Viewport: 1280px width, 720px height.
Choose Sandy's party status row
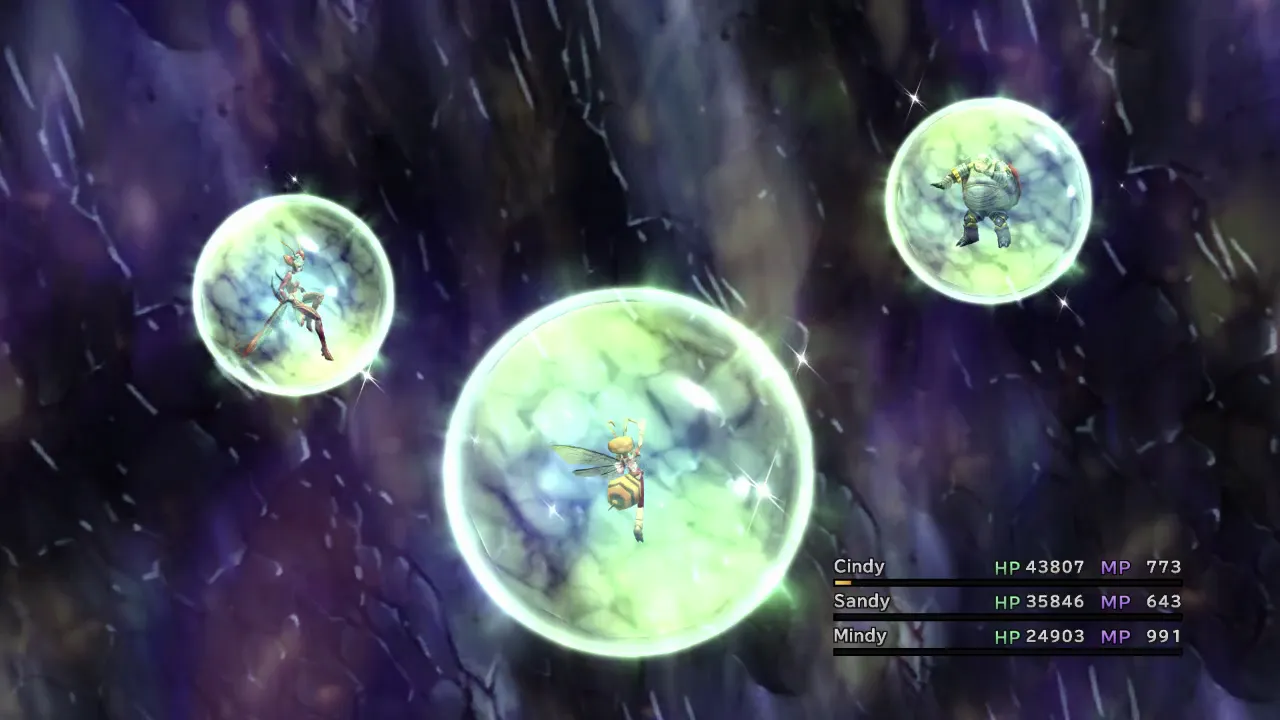tap(1006, 602)
